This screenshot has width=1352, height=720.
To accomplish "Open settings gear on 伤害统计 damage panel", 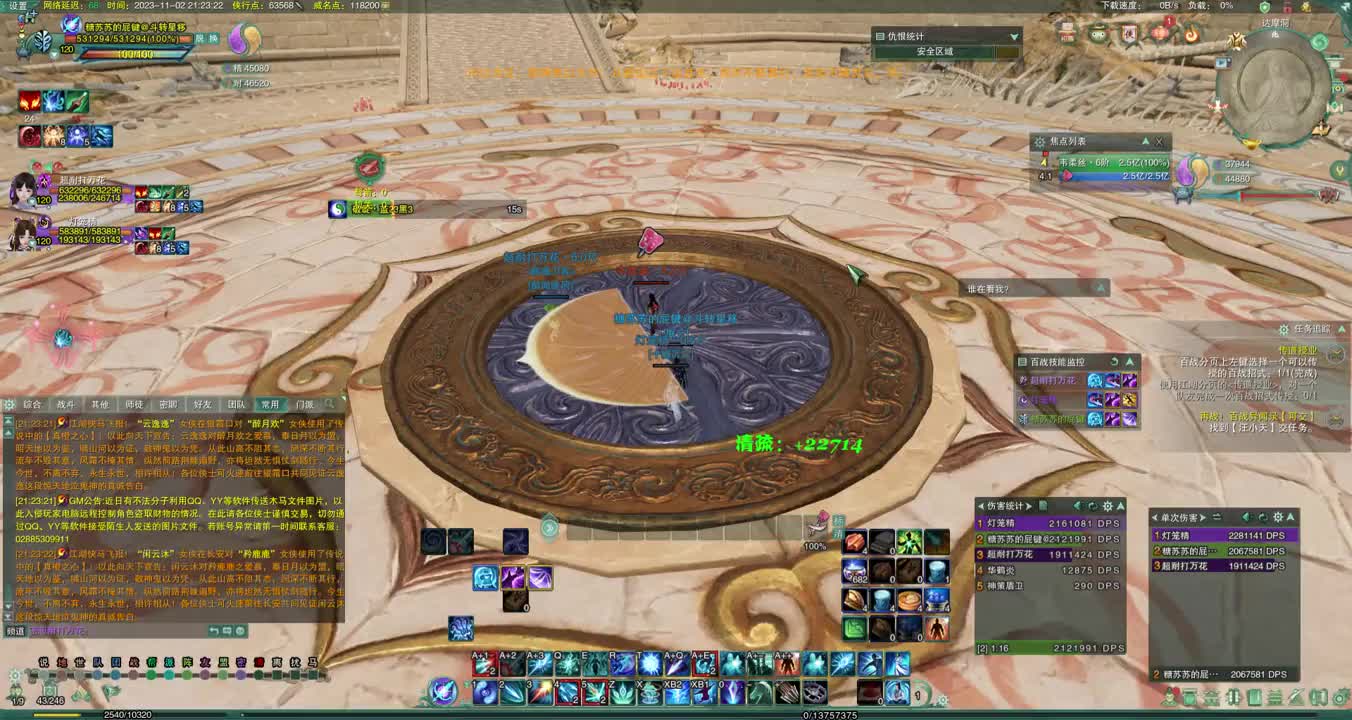I will [1106, 506].
